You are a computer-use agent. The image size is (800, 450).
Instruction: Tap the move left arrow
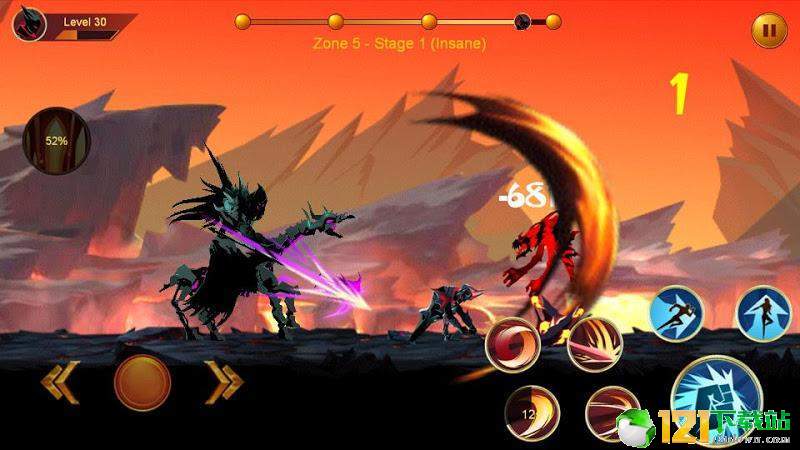pyautogui.click(x=61, y=382)
